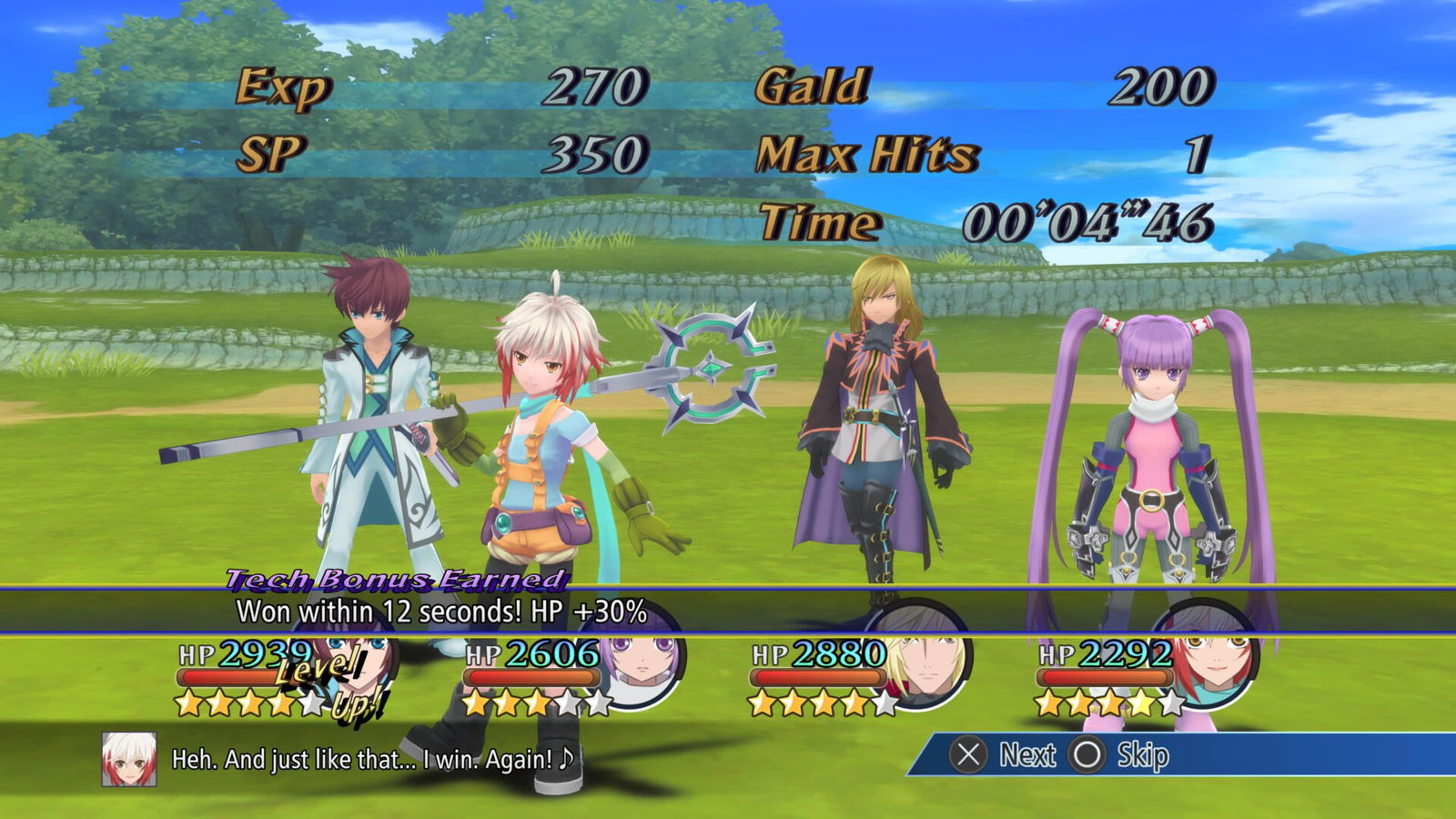Click the speaker portrait beside the victory quote

[x=128, y=759]
